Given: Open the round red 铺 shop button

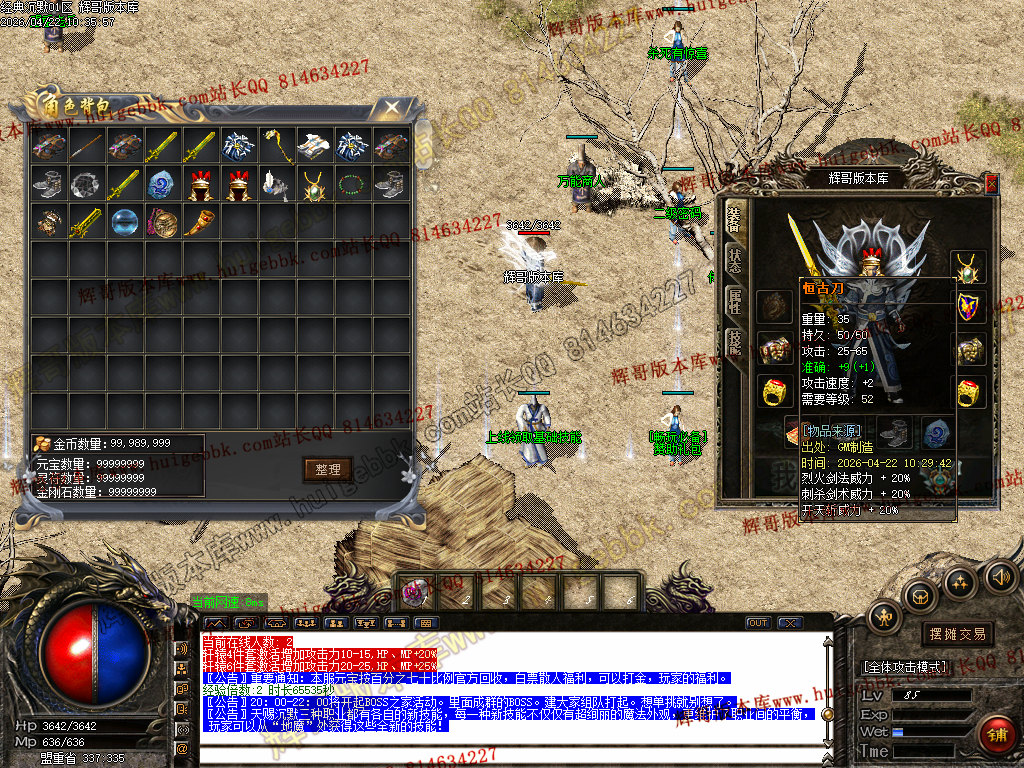Looking at the screenshot, I should (997, 735).
